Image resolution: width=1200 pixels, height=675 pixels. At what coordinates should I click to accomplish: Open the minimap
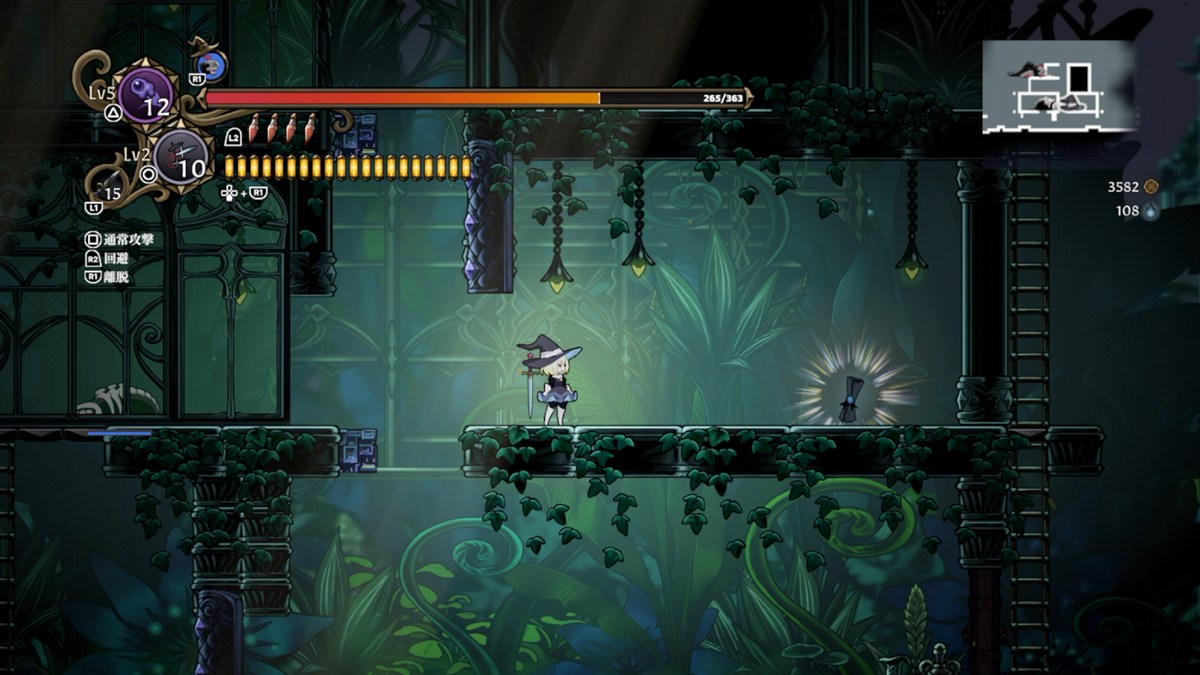tap(1059, 86)
